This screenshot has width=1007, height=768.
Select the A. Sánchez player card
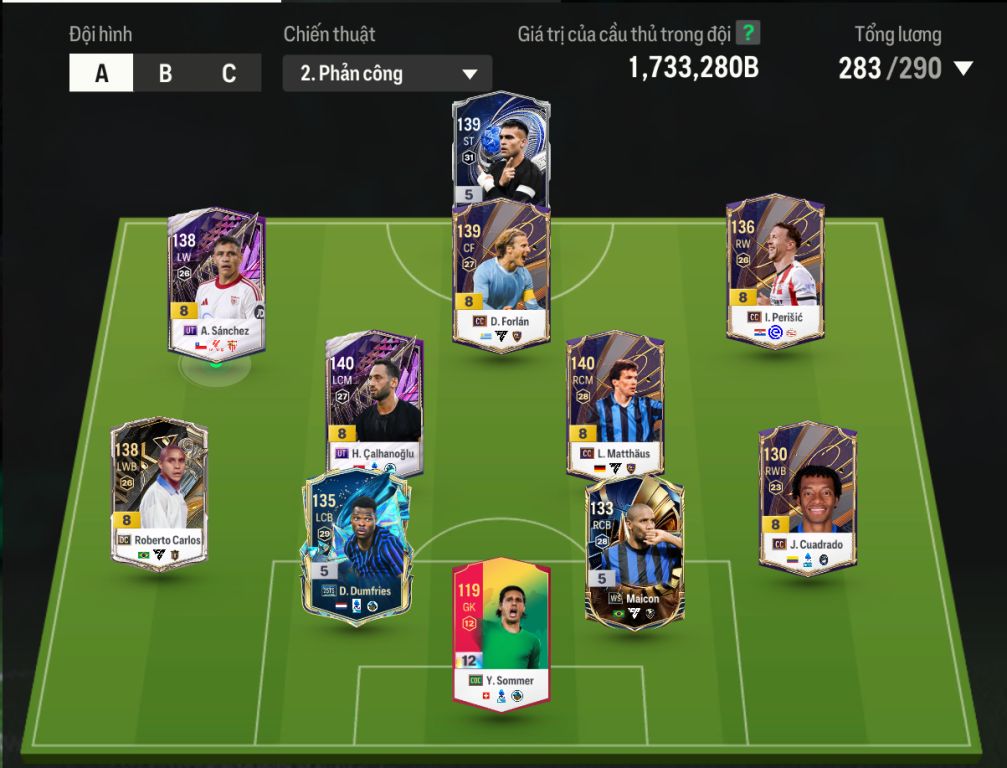coord(216,280)
